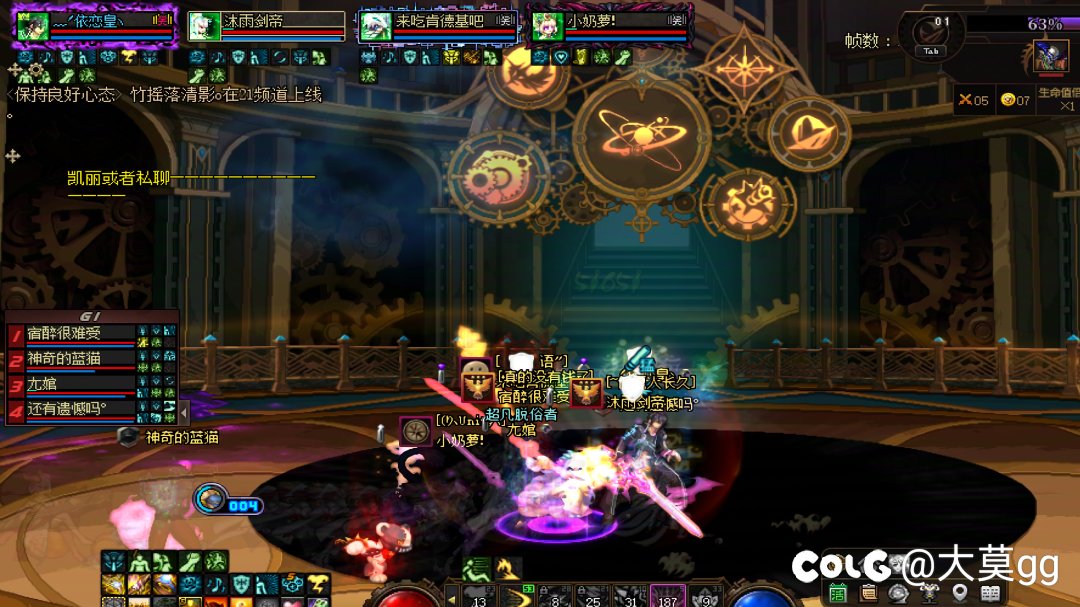Select party member 依恋皇 frame

click(95, 25)
